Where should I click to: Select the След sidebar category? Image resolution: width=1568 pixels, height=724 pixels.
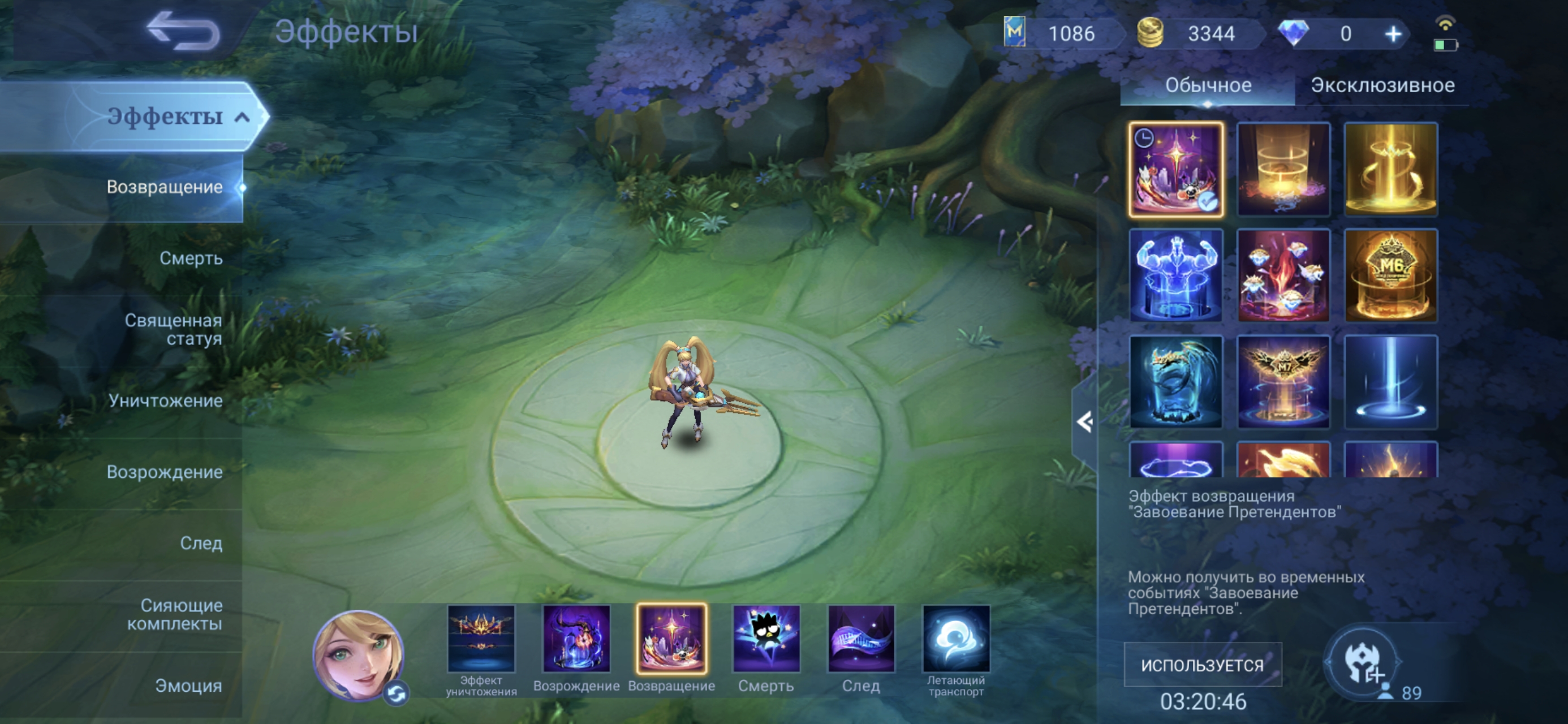(201, 543)
